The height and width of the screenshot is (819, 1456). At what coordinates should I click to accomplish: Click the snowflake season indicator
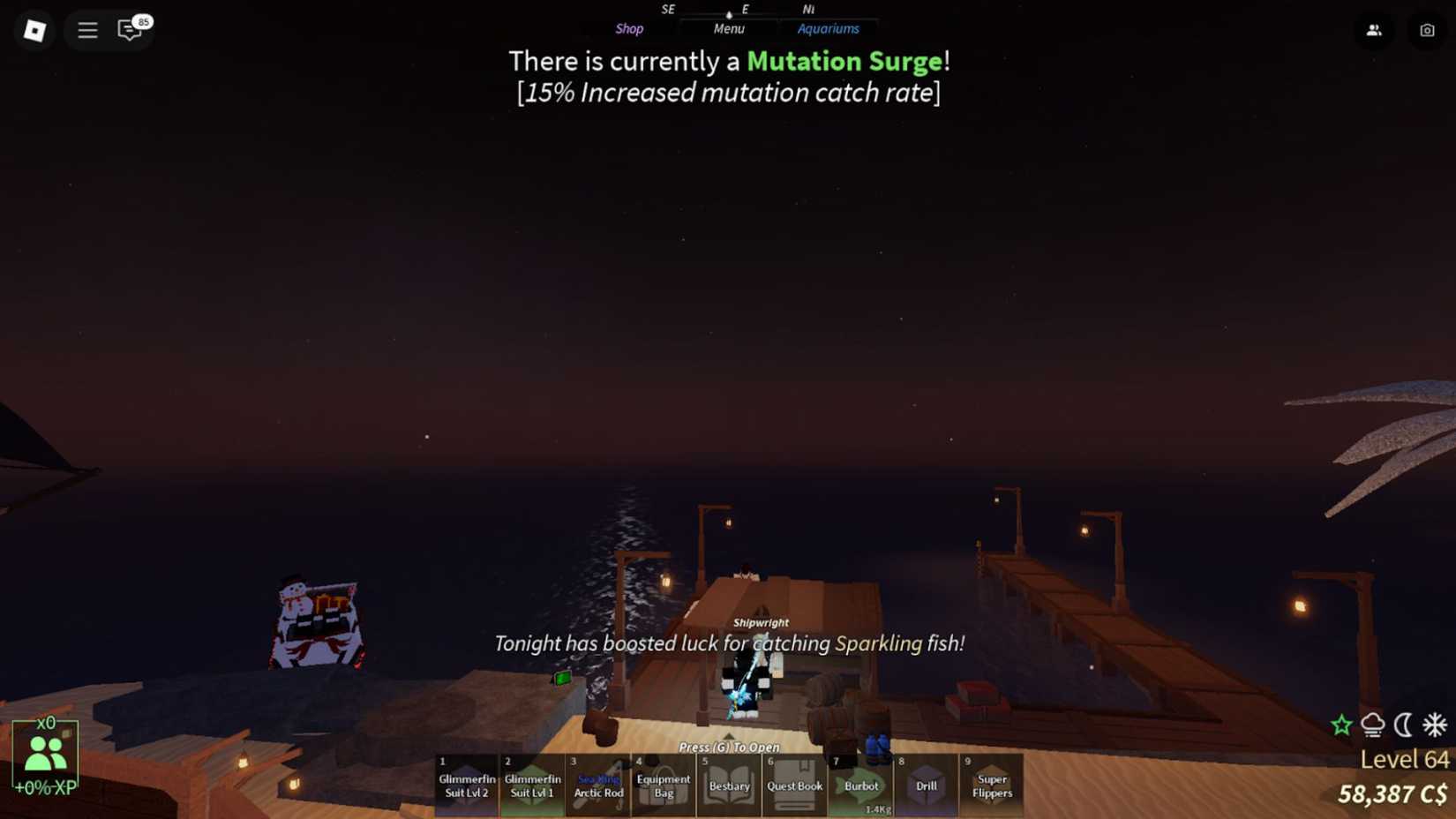[x=1432, y=725]
